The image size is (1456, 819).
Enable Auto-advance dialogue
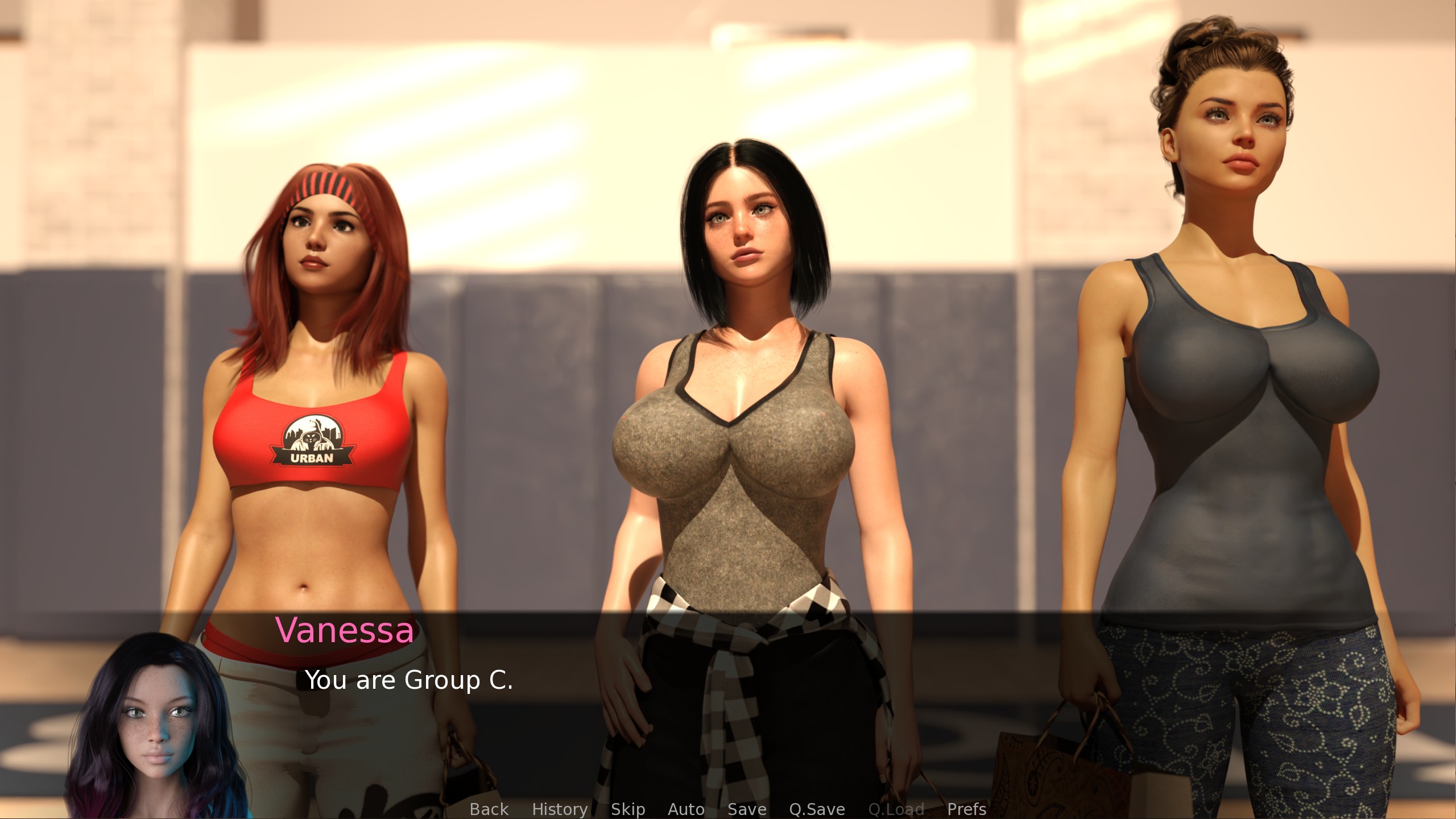click(x=686, y=809)
